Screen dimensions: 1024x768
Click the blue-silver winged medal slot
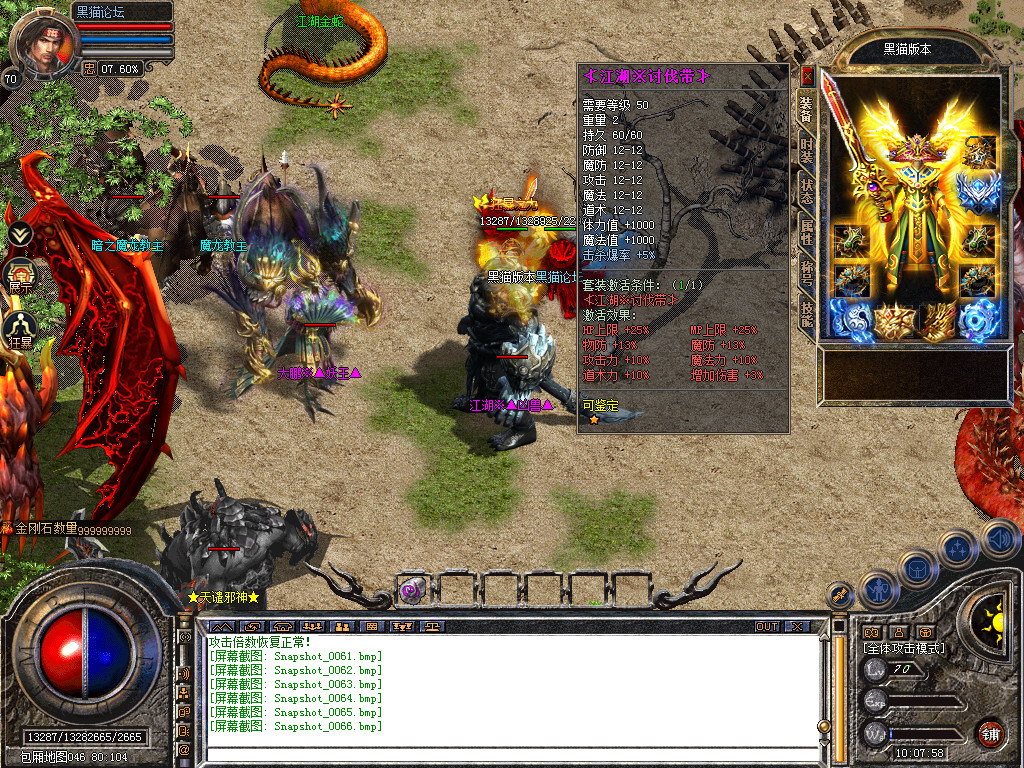tap(979, 192)
